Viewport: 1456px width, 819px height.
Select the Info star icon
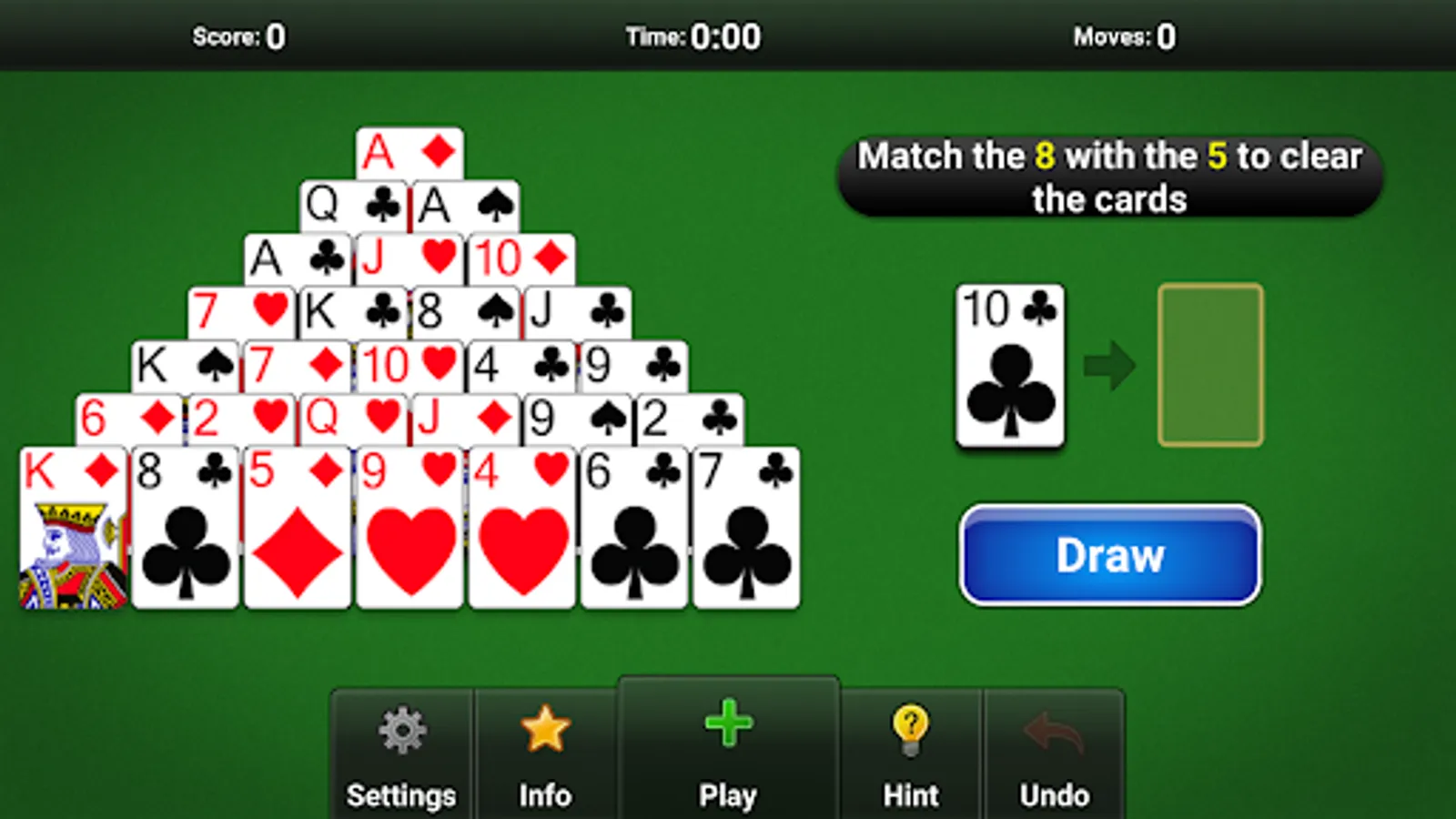[x=545, y=726]
